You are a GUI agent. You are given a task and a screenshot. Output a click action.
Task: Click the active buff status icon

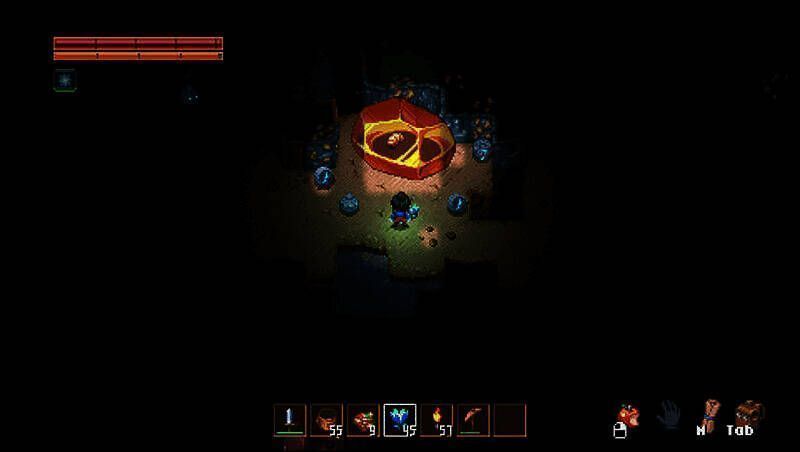pos(64,80)
